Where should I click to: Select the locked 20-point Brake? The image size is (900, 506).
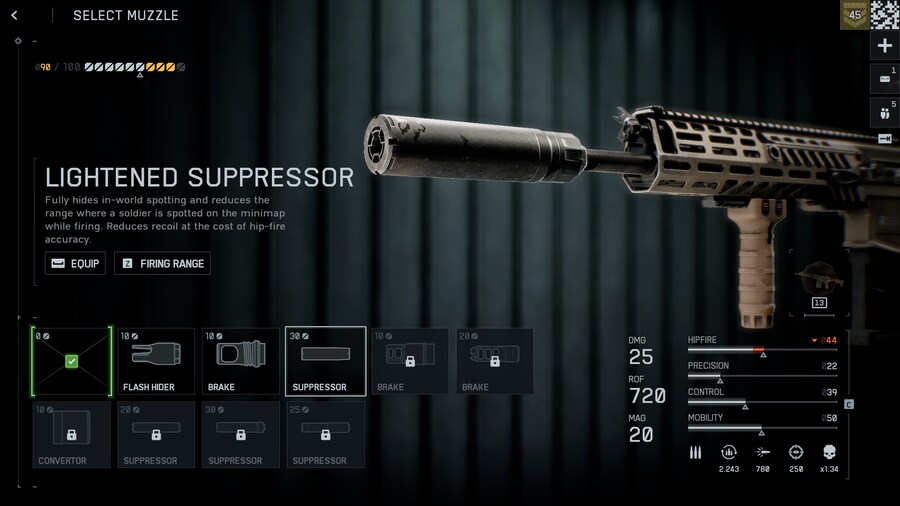[495, 361]
